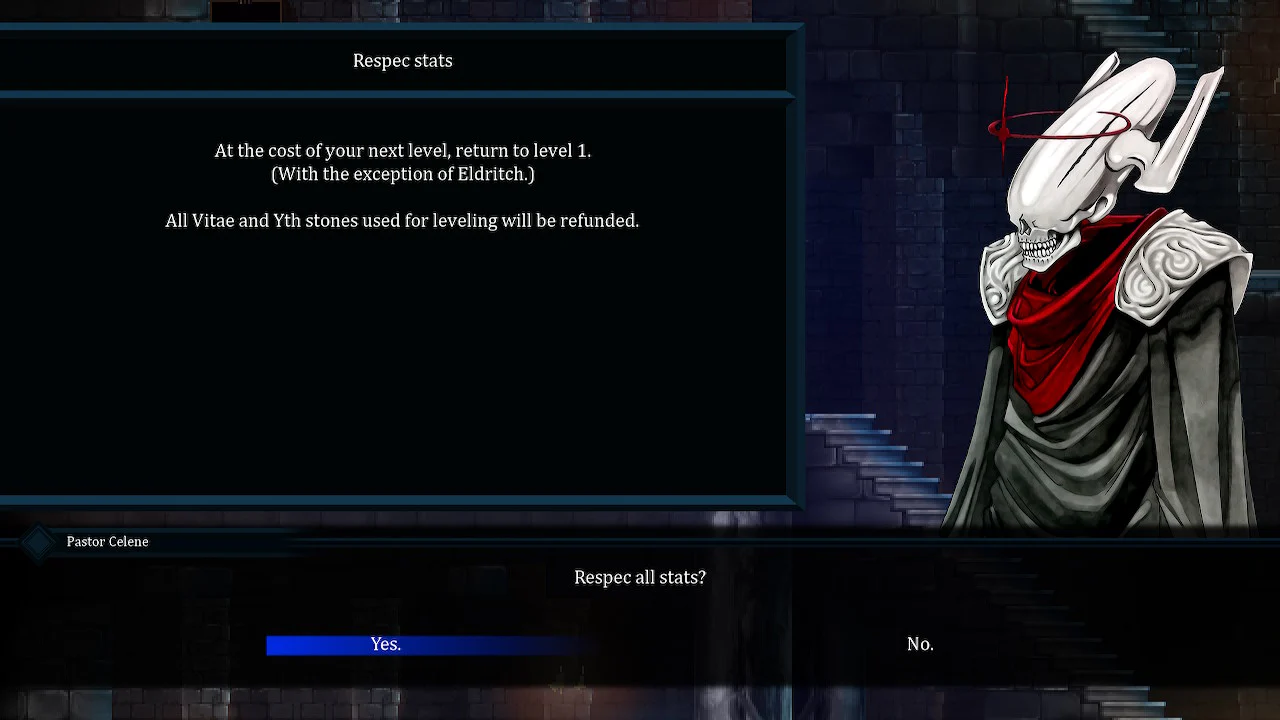
Task: Click the dark doorway at the top left
Action: tap(245, 12)
